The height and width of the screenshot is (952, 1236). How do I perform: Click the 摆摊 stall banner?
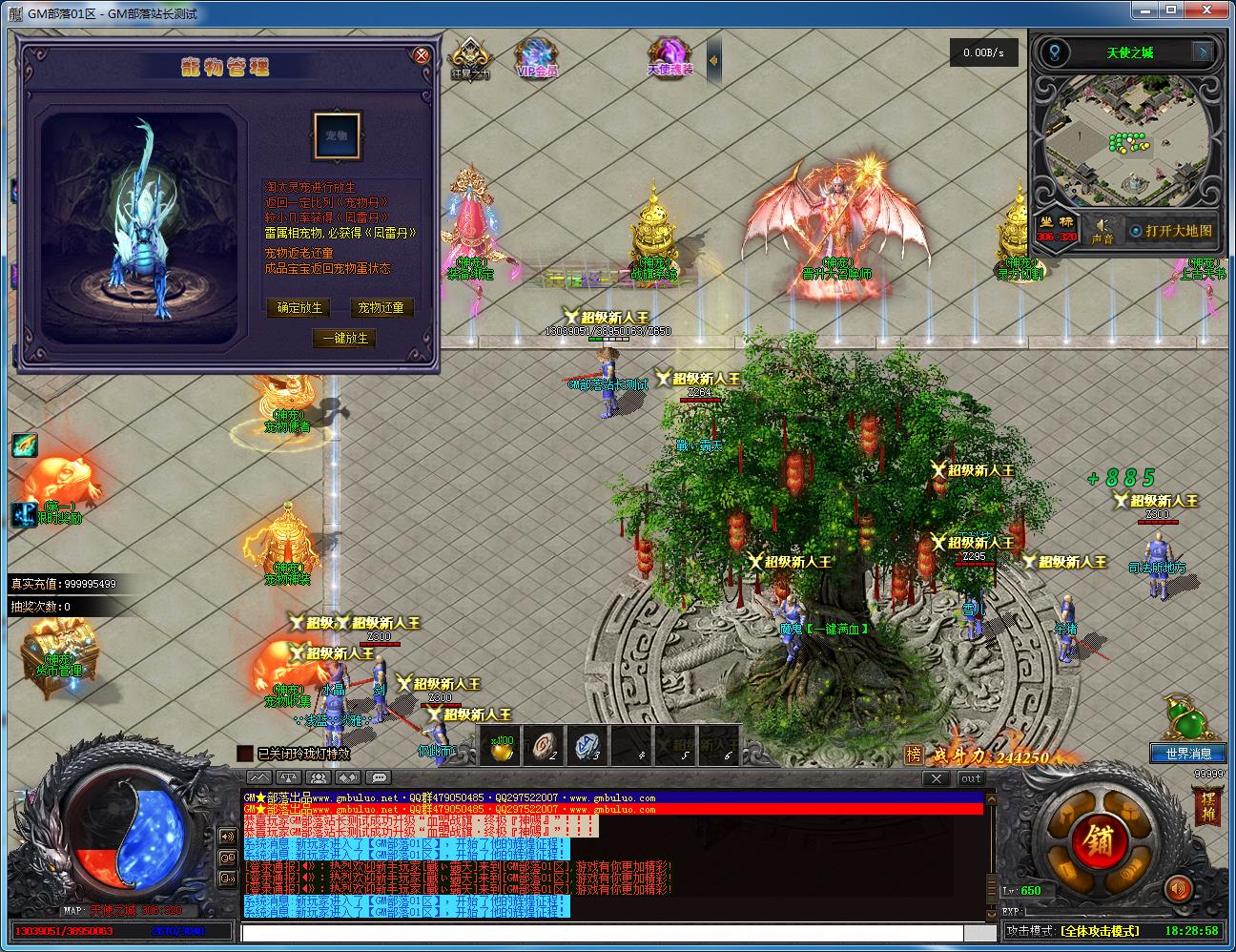click(x=1207, y=807)
